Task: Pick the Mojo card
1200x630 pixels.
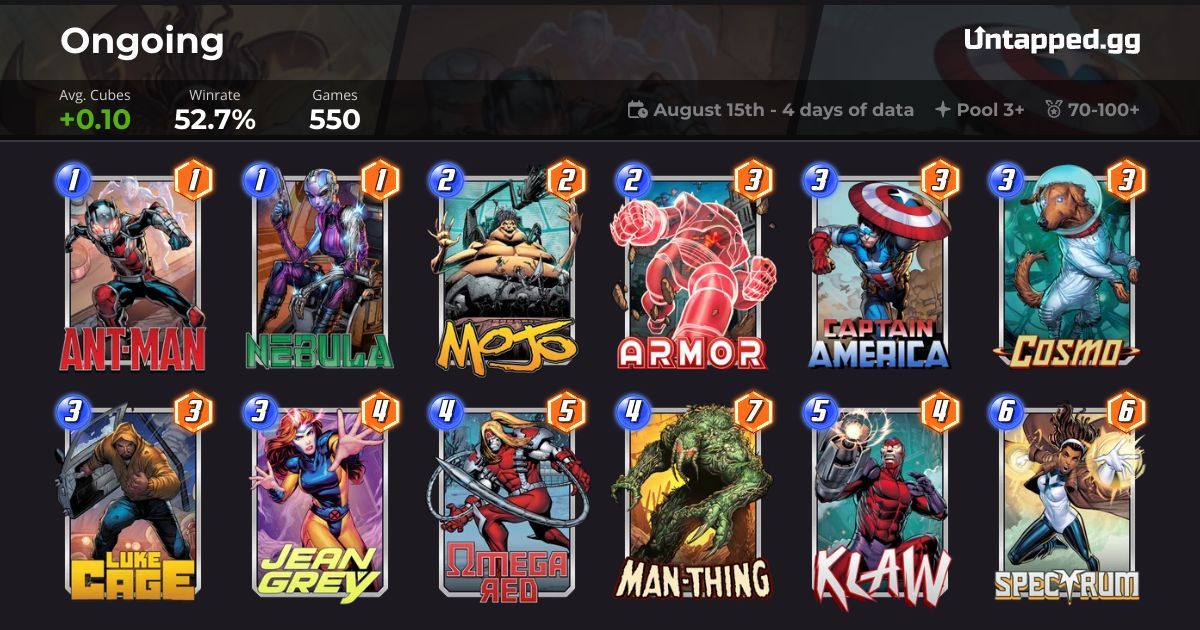Action: 506,270
